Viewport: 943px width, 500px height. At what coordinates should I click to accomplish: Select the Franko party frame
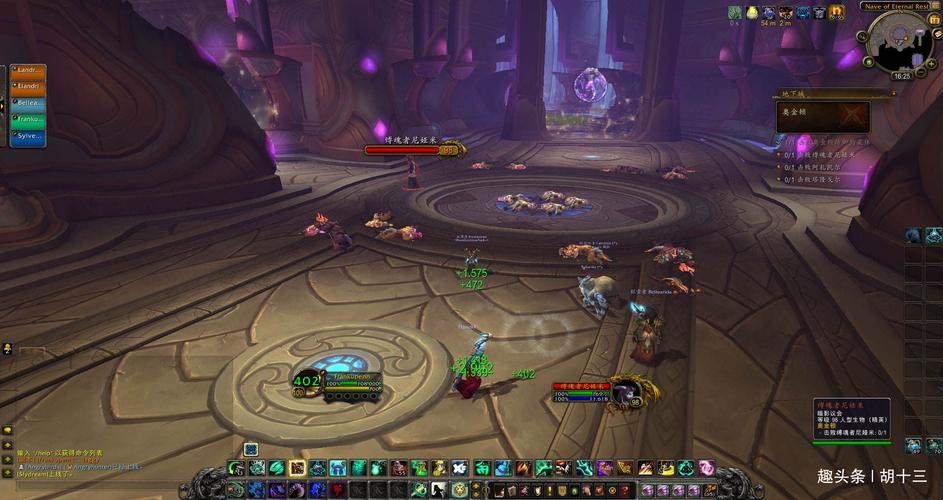tap(28, 119)
